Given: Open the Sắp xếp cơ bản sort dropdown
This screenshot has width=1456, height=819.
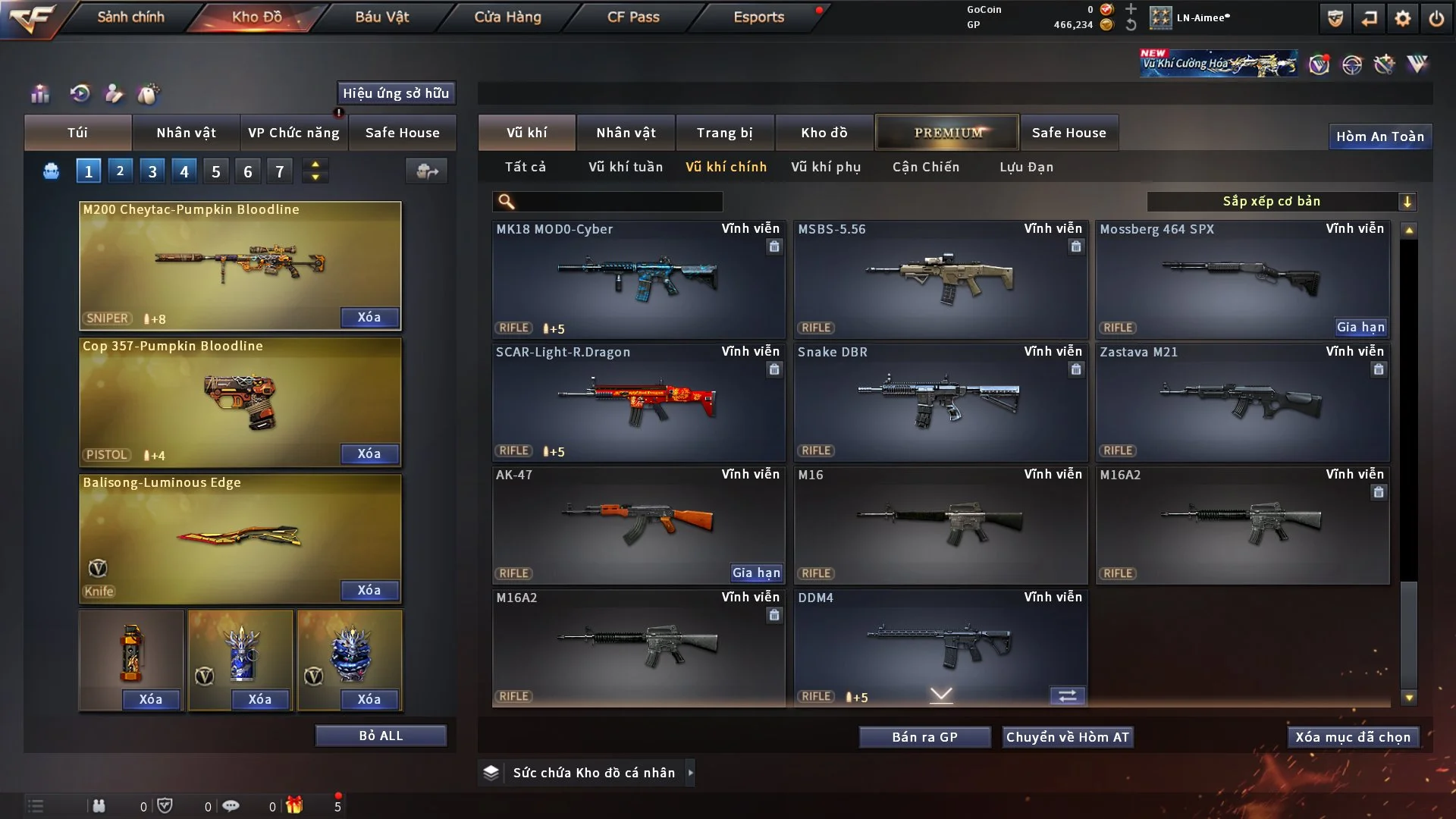Looking at the screenshot, I should tap(1281, 201).
